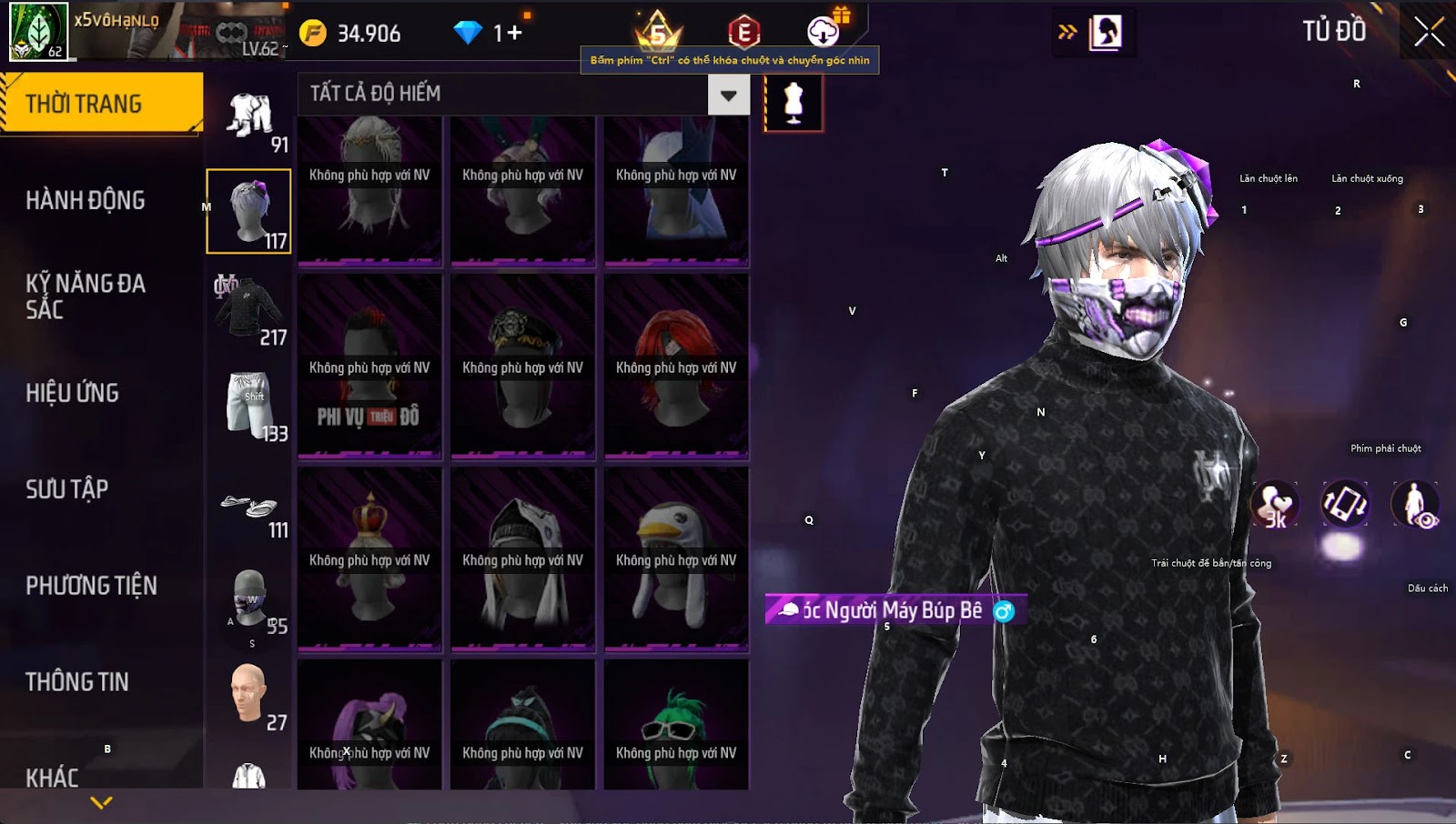Choose the penguin hat item

pyautogui.click(x=676, y=559)
